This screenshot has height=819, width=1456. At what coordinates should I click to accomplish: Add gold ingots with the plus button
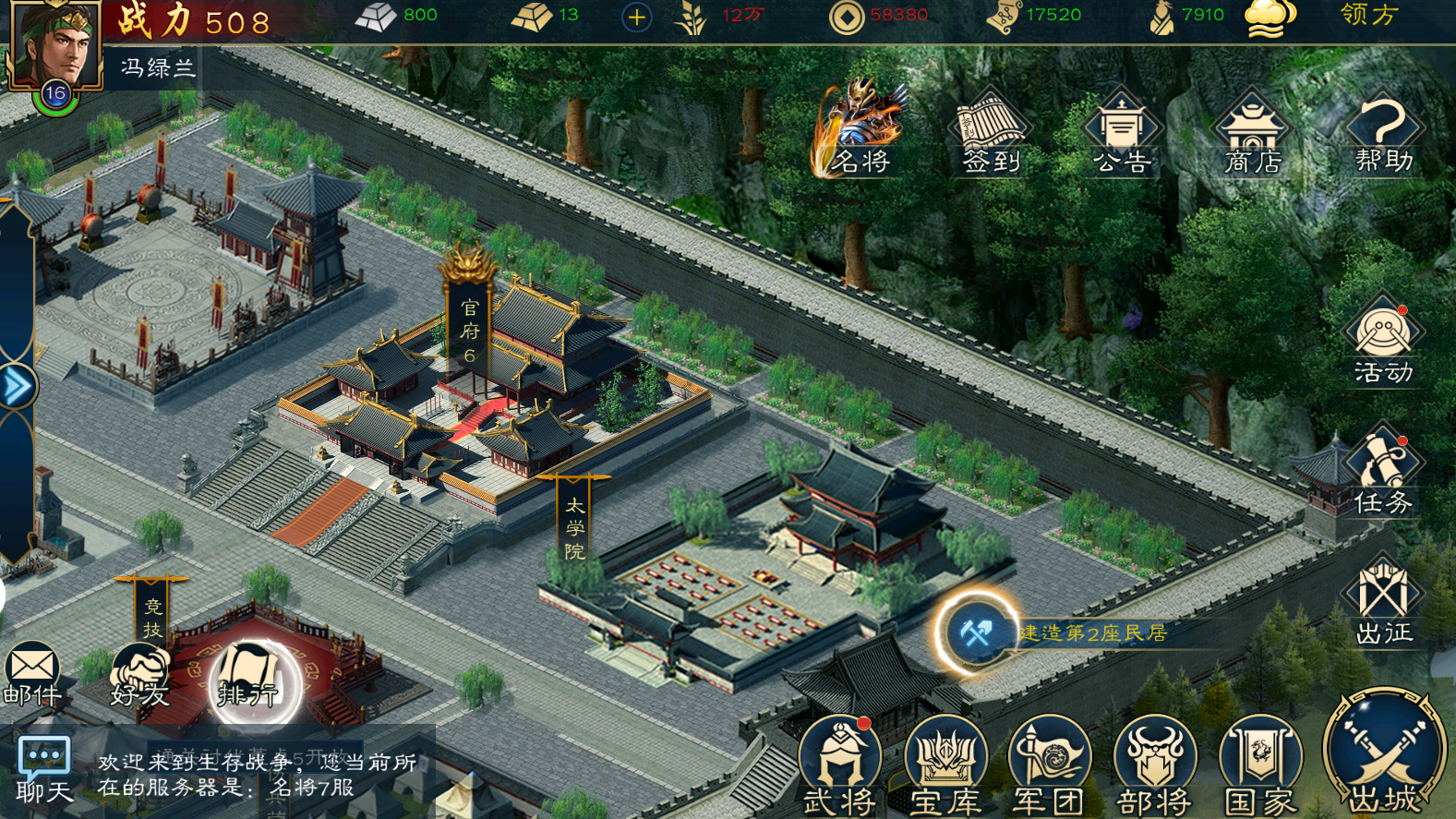pyautogui.click(x=636, y=17)
